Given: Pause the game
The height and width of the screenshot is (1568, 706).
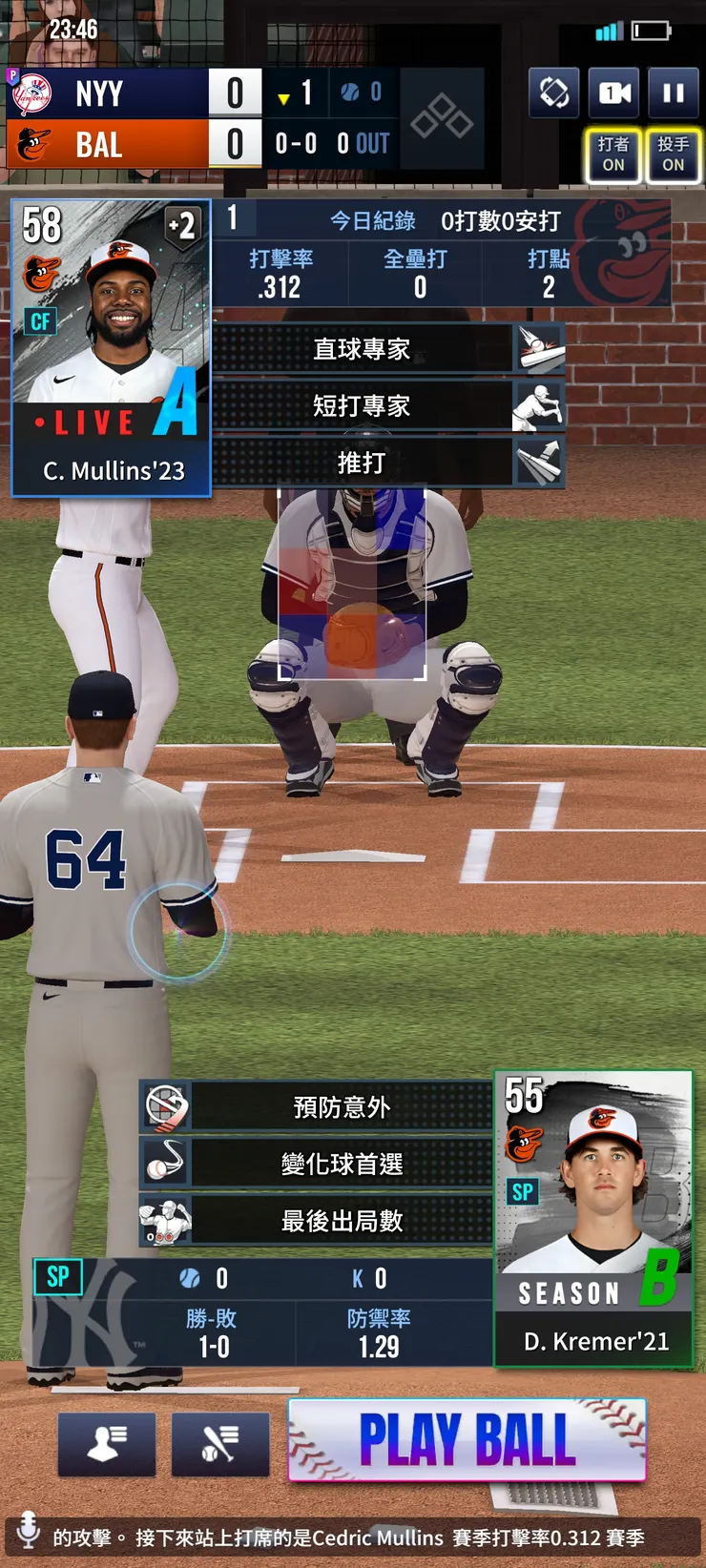Looking at the screenshot, I should click(673, 93).
